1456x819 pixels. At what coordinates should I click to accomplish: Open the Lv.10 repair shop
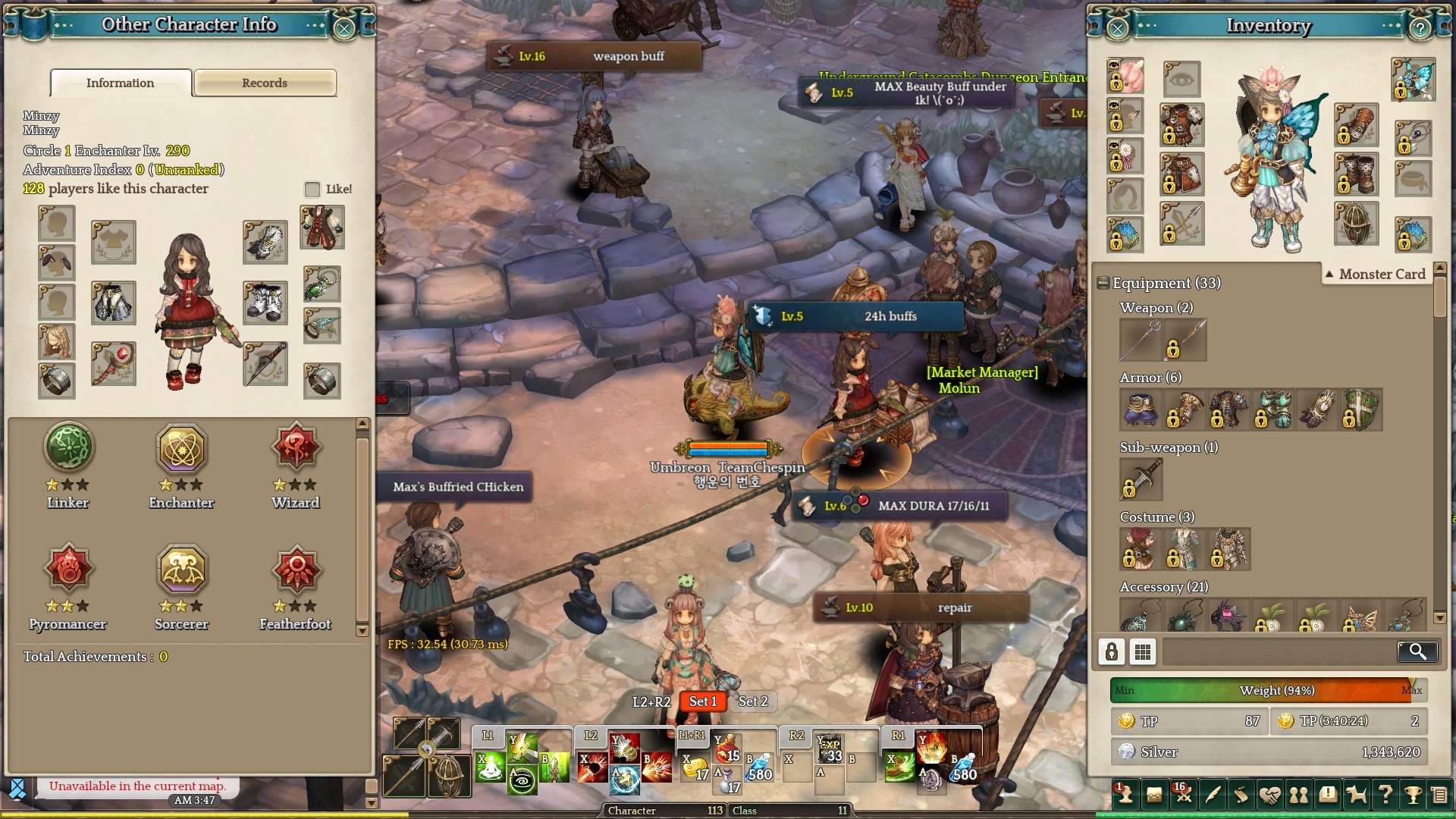pyautogui.click(x=921, y=607)
